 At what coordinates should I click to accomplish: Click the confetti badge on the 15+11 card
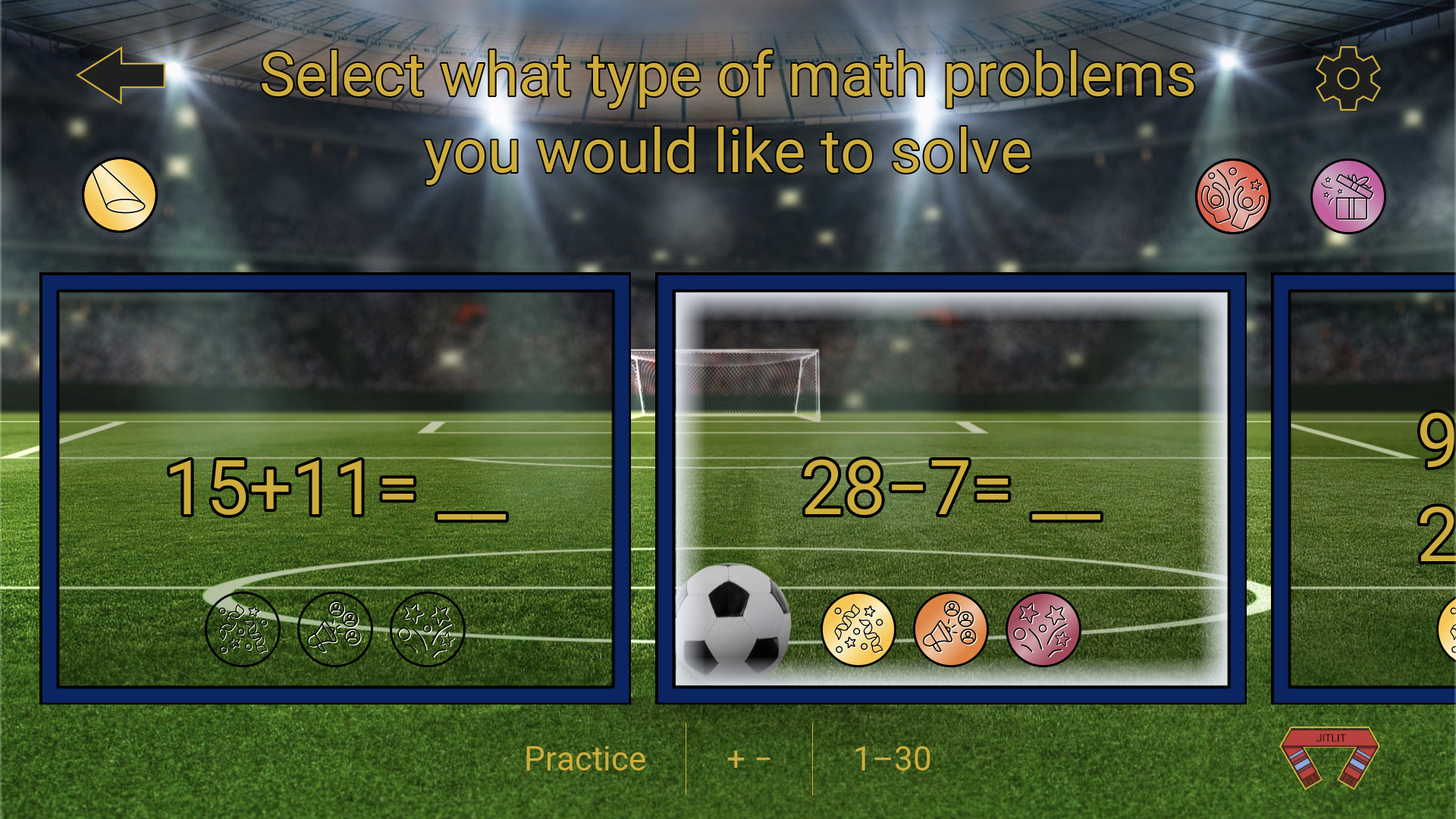pyautogui.click(x=243, y=629)
